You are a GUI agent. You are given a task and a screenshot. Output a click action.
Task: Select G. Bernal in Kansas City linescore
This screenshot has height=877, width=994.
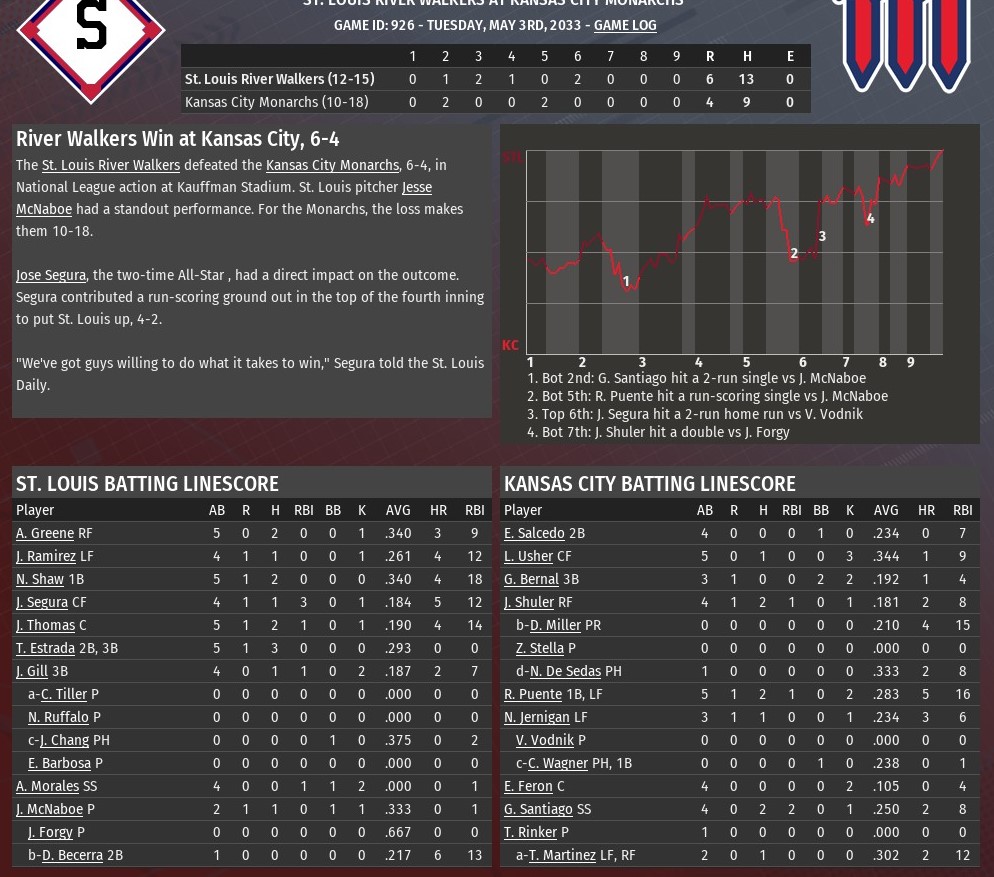click(x=531, y=580)
